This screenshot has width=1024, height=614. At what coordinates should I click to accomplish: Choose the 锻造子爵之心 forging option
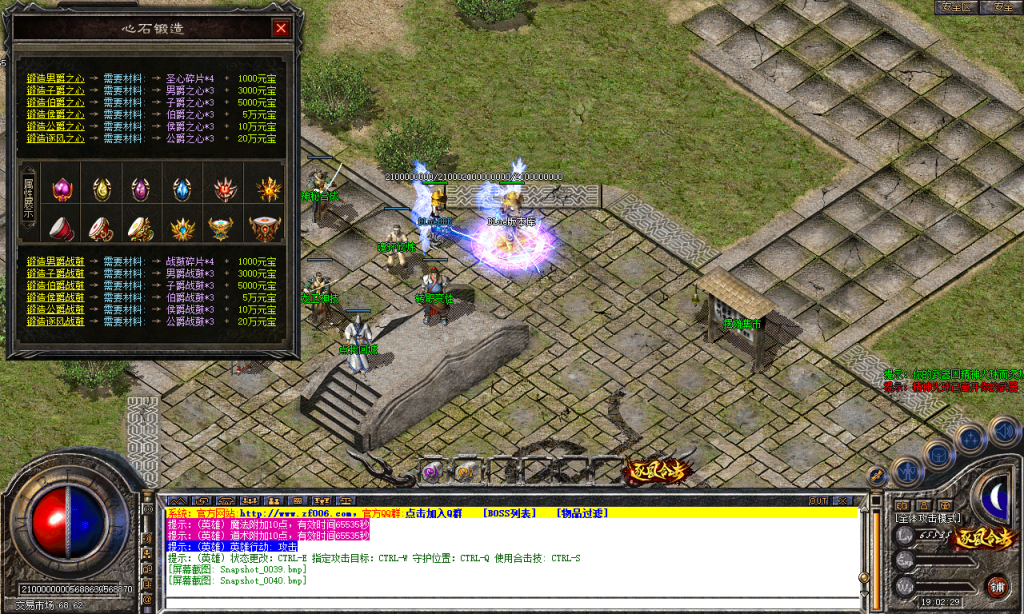point(56,90)
